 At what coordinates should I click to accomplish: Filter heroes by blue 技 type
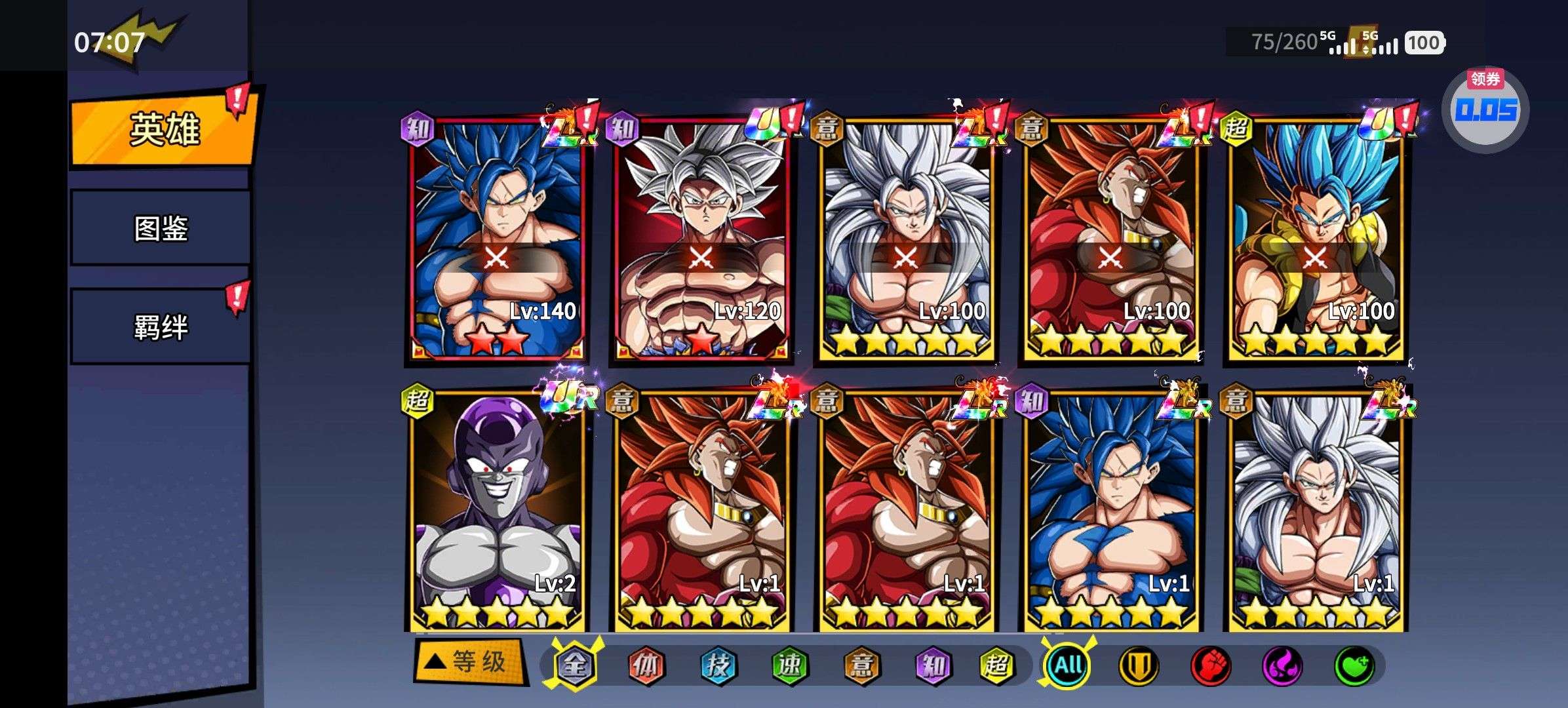coord(718,665)
